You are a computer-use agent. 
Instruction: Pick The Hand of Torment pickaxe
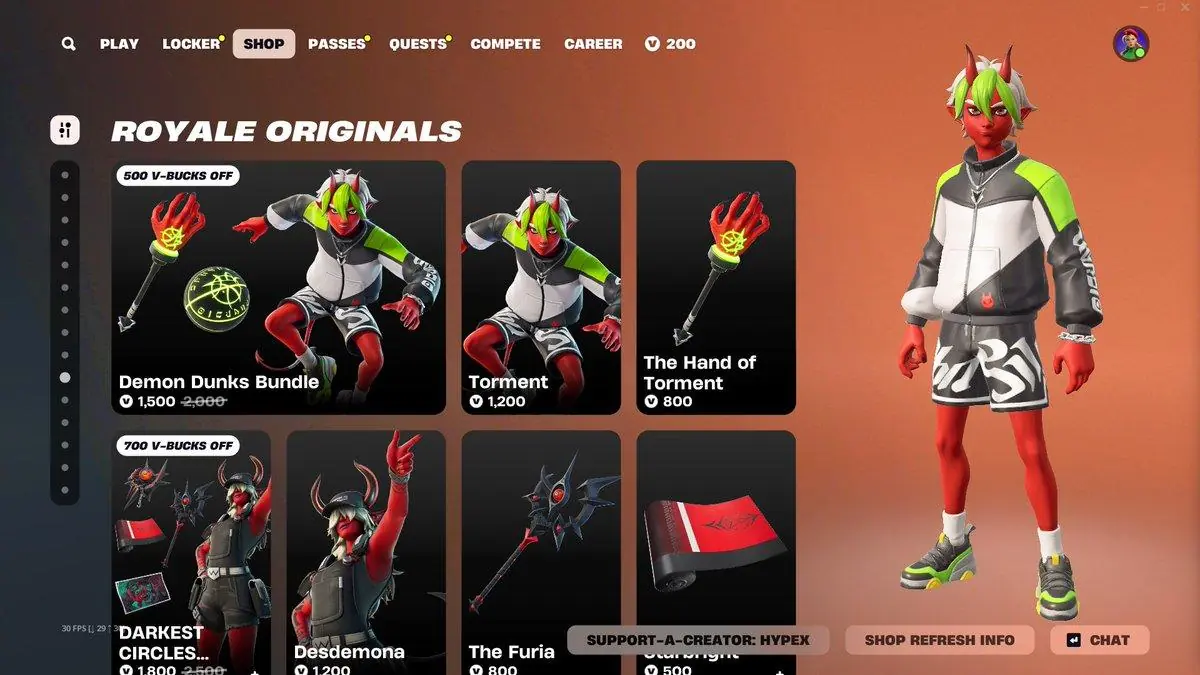[x=716, y=287]
